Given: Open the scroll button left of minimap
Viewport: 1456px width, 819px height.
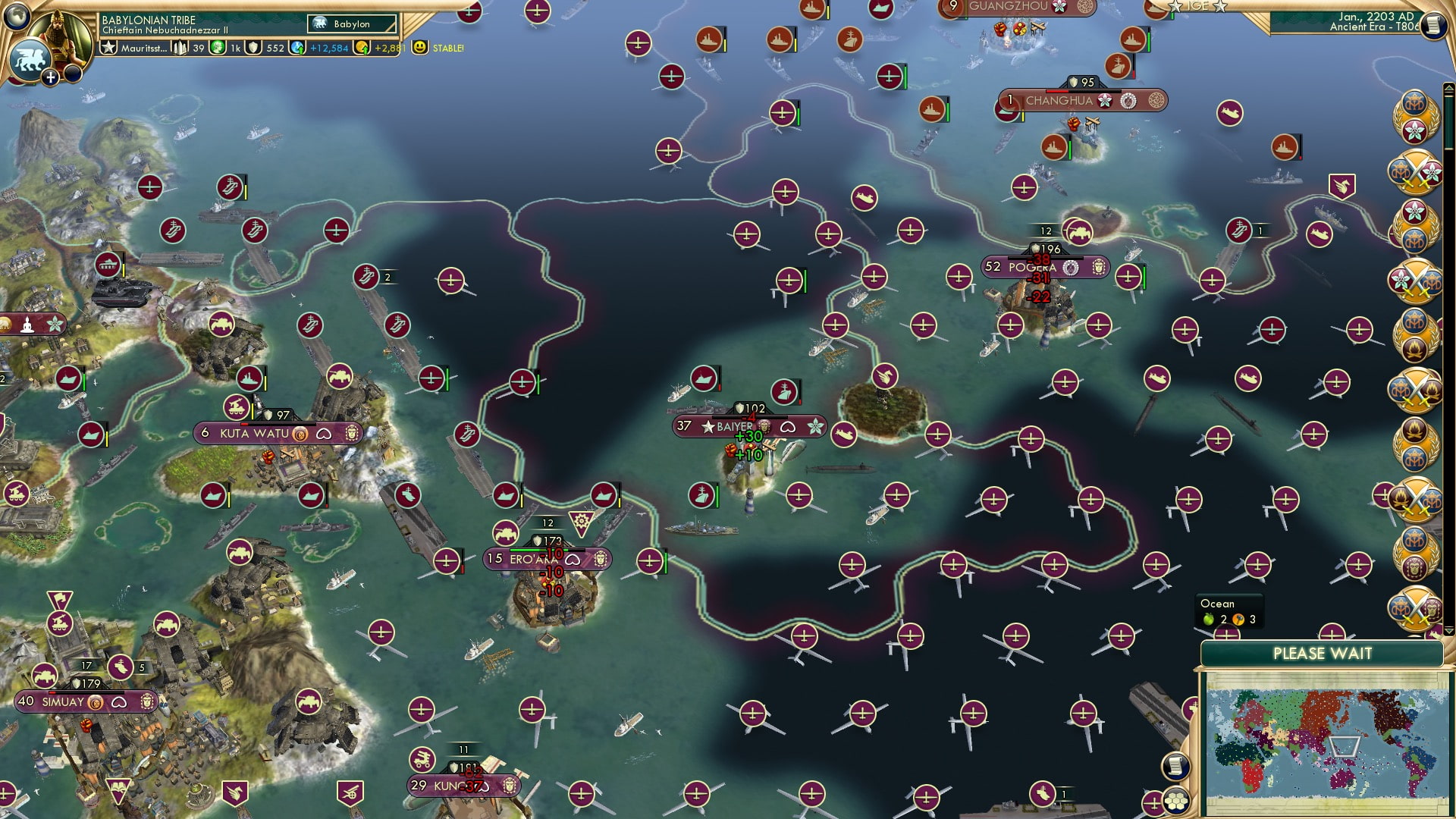Looking at the screenshot, I should [x=1175, y=766].
